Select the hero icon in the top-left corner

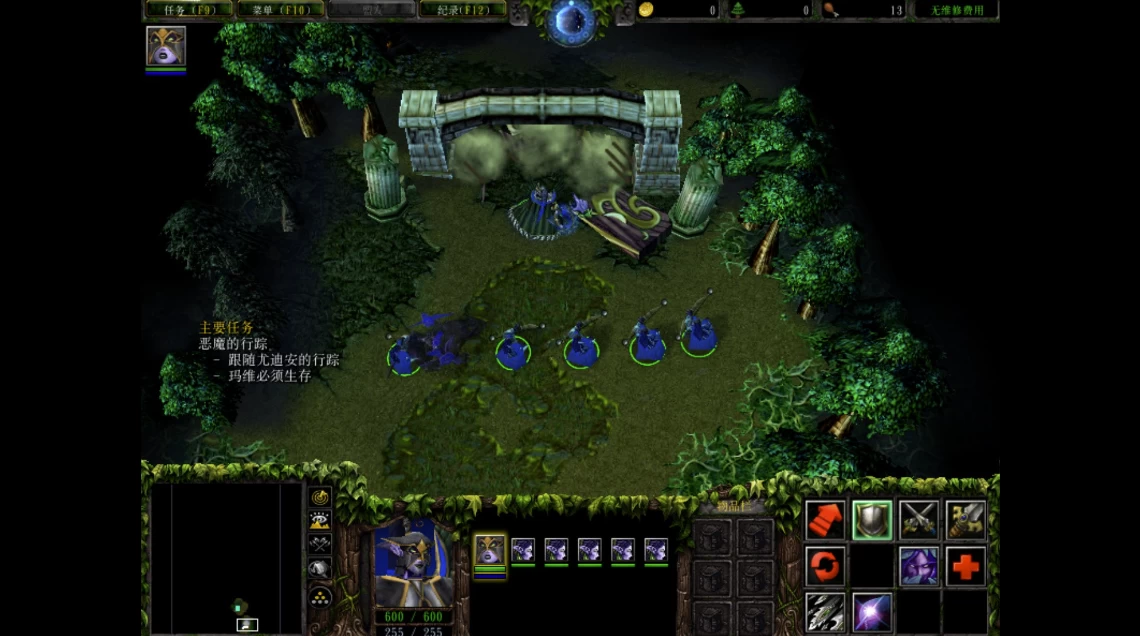click(x=165, y=46)
